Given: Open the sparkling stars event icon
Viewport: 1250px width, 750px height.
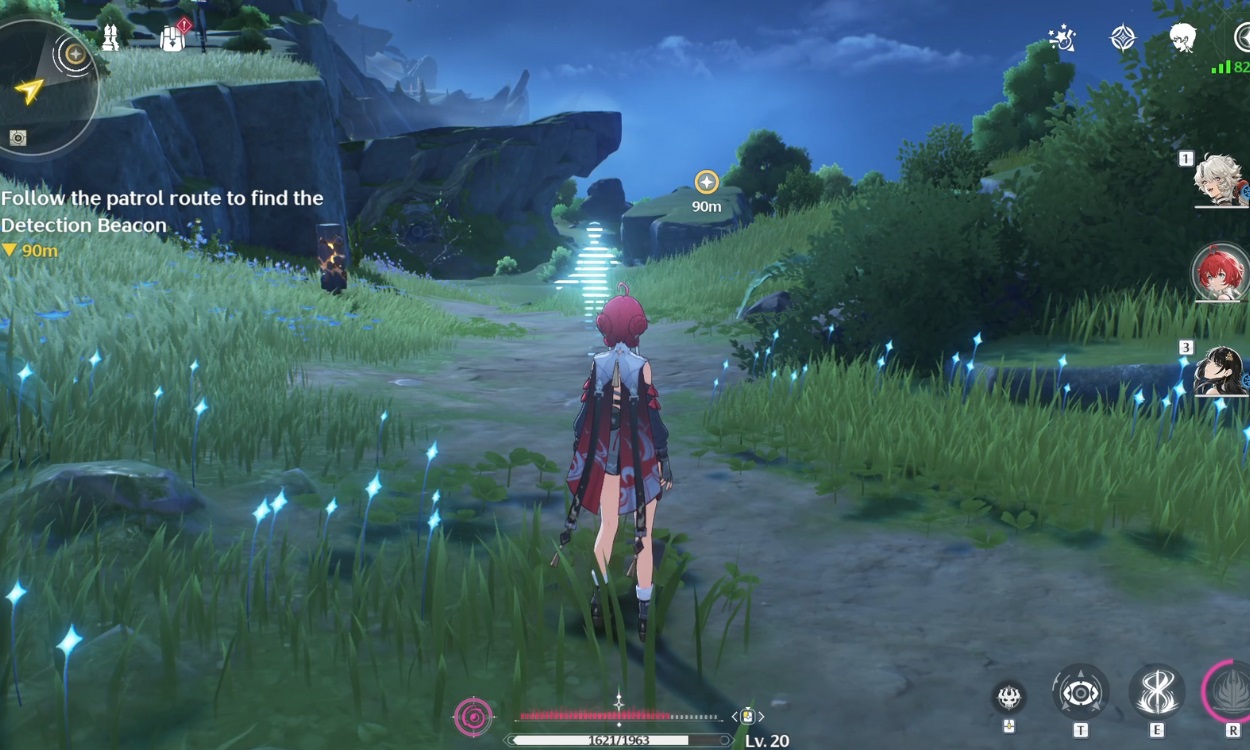Looking at the screenshot, I should 1062,38.
